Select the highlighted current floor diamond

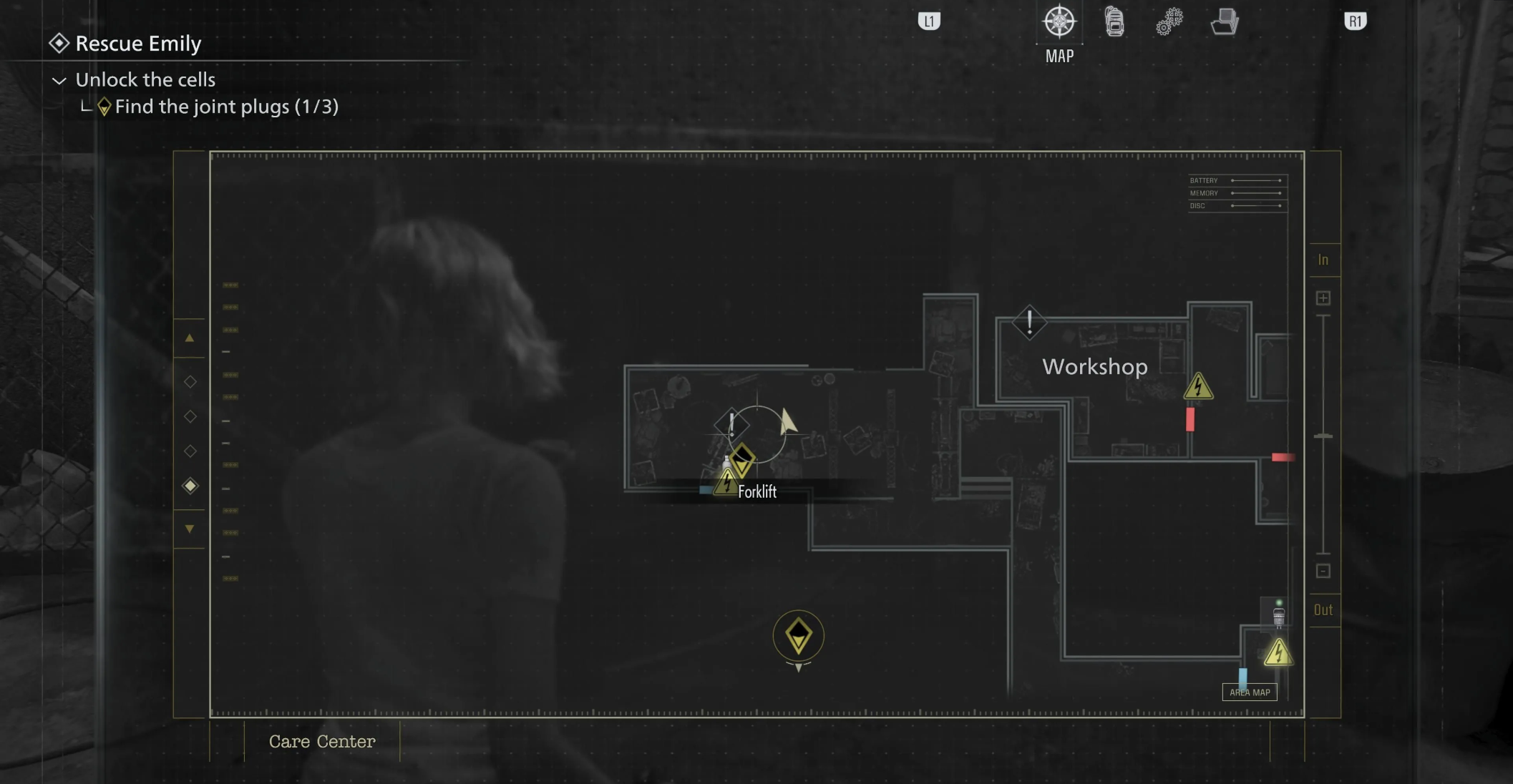click(190, 486)
